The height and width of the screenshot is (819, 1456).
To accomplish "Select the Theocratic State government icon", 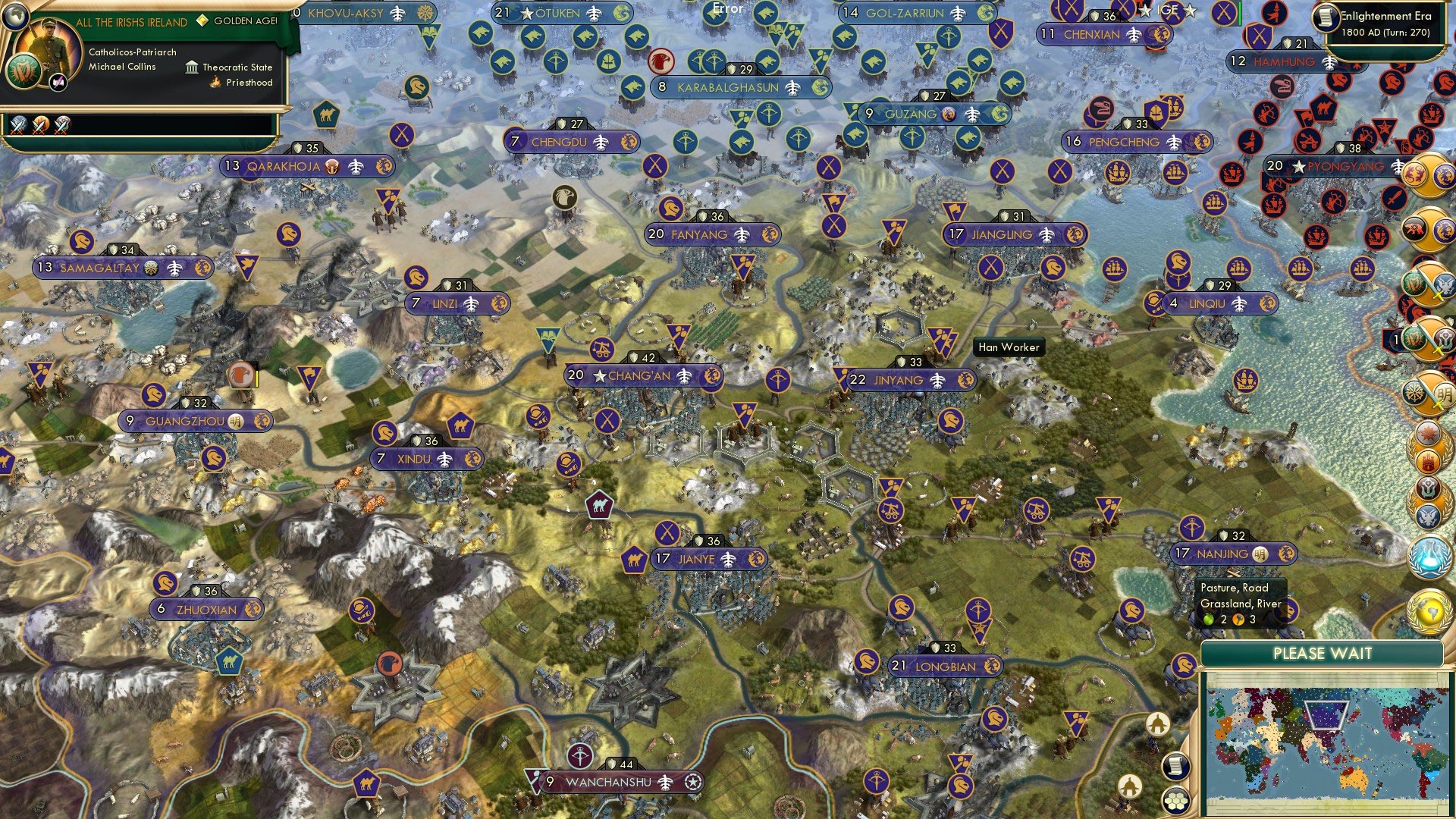I will pyautogui.click(x=192, y=67).
